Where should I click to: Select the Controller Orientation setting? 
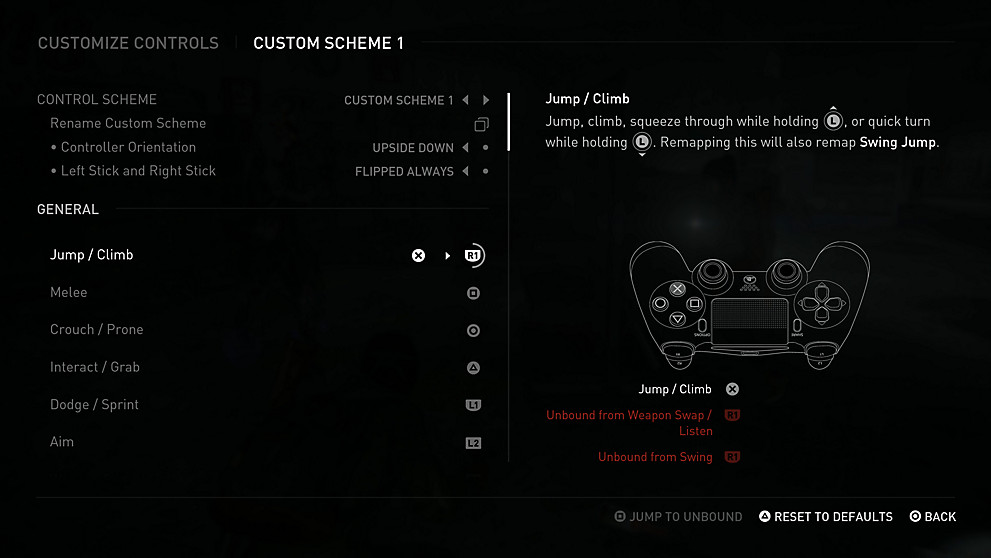[x=128, y=147]
